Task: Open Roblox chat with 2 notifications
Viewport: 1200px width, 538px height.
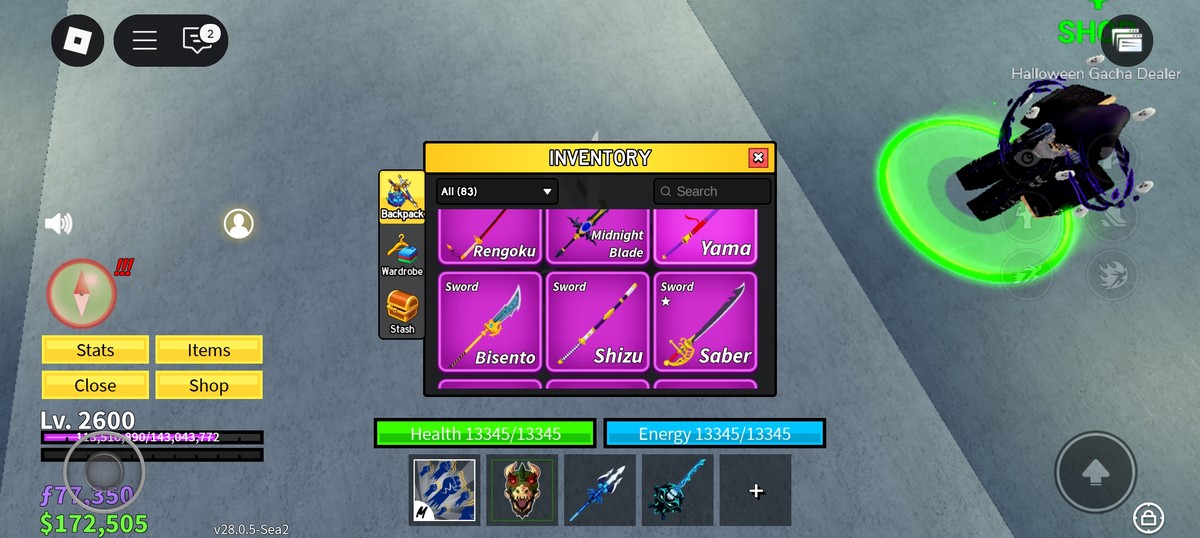Action: tap(198, 40)
